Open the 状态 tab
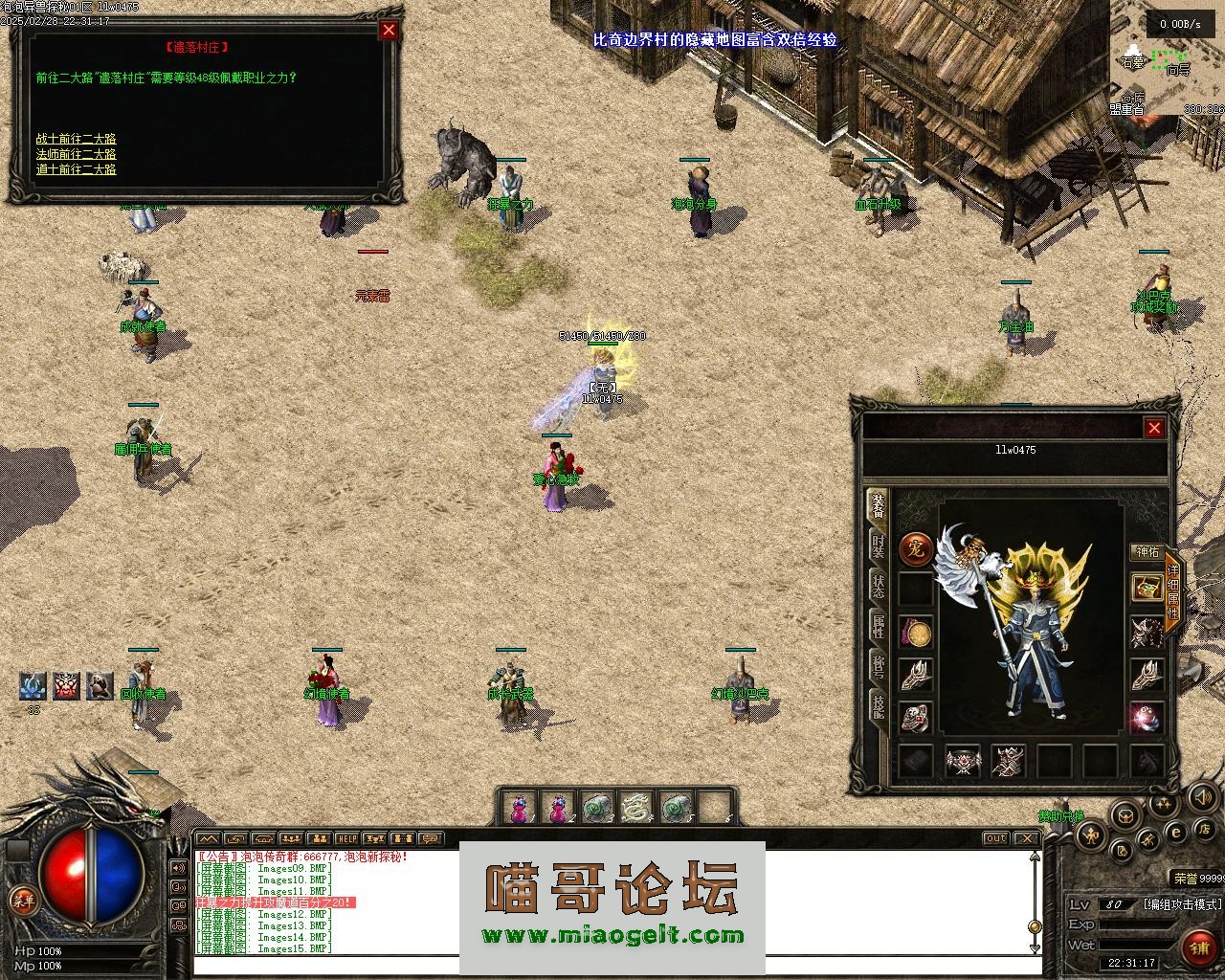 pyautogui.click(x=877, y=586)
